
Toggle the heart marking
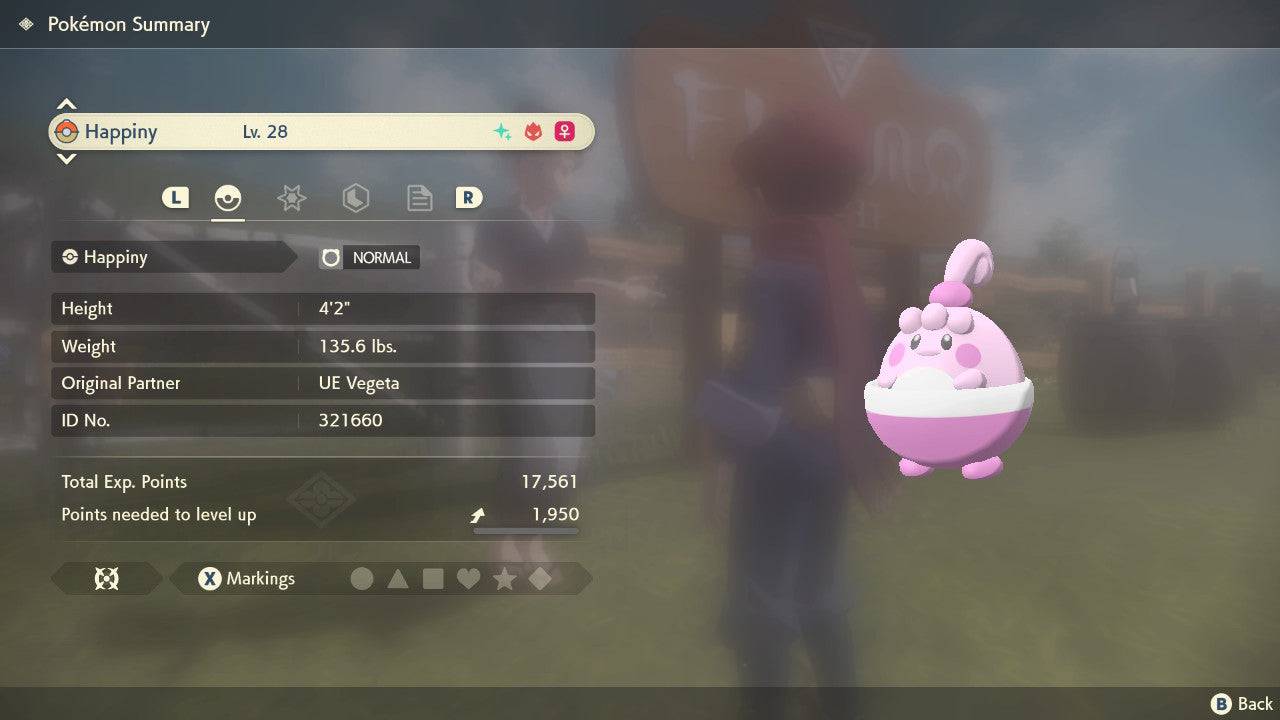coord(468,579)
